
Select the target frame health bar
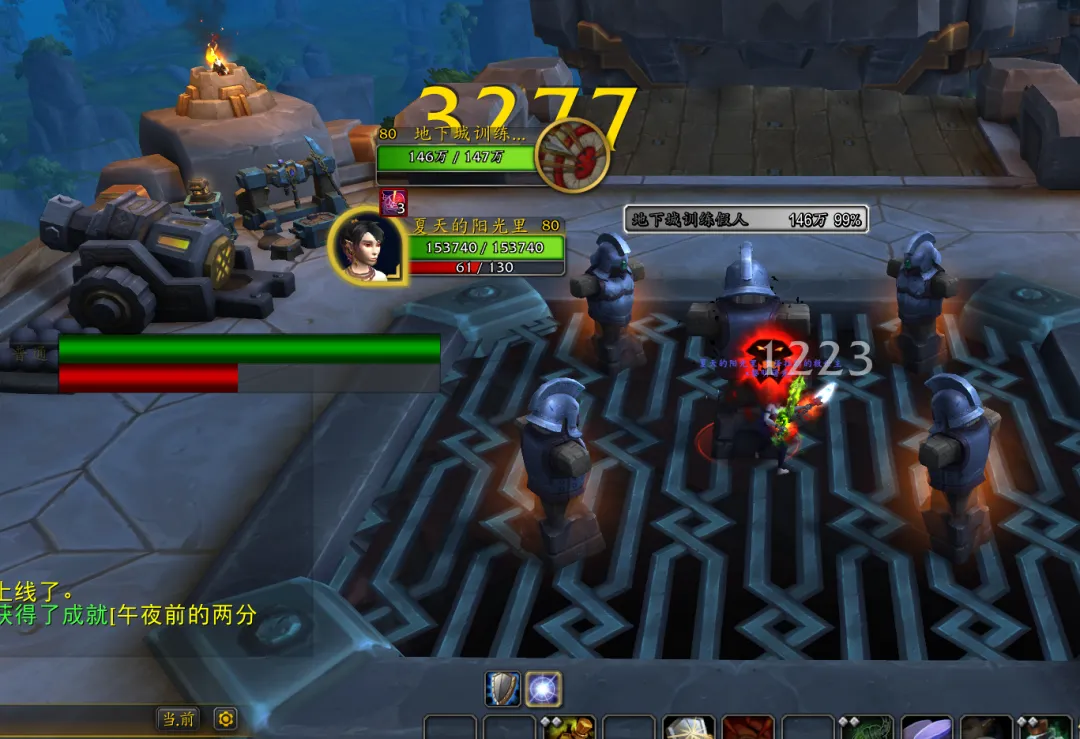(455, 157)
